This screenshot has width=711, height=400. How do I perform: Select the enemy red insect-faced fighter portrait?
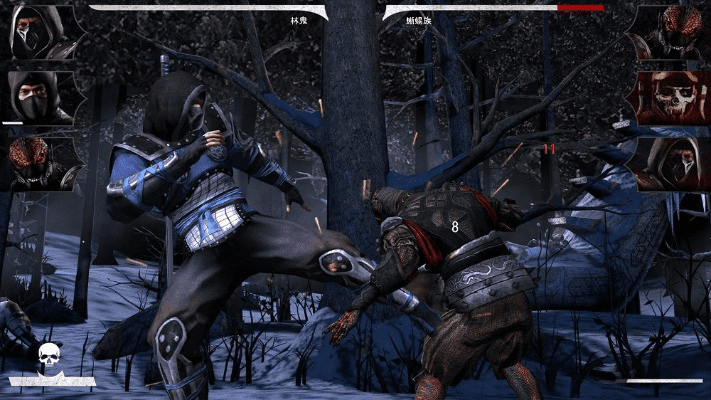[x=671, y=32]
